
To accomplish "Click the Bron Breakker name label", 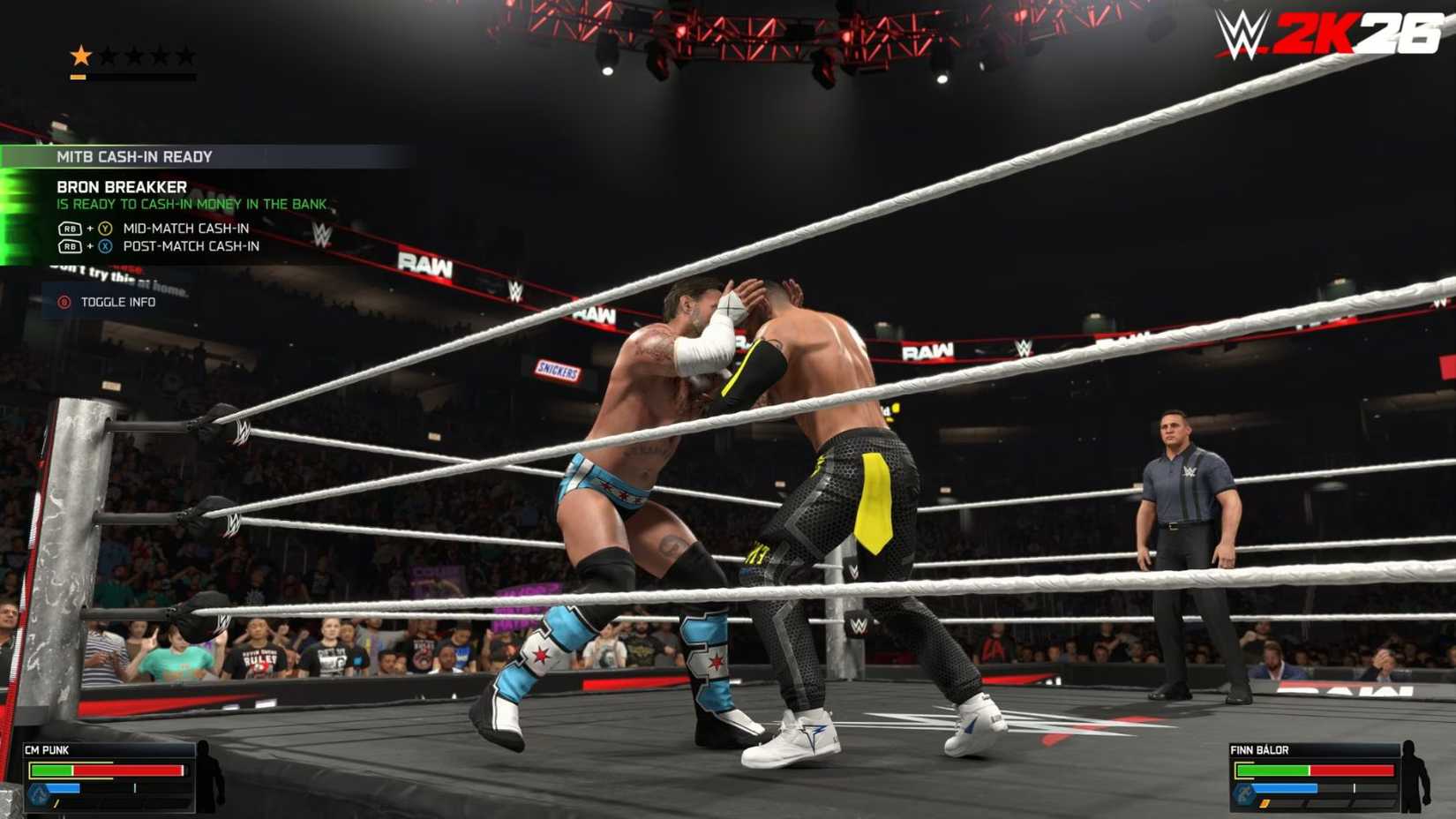I will click(121, 187).
